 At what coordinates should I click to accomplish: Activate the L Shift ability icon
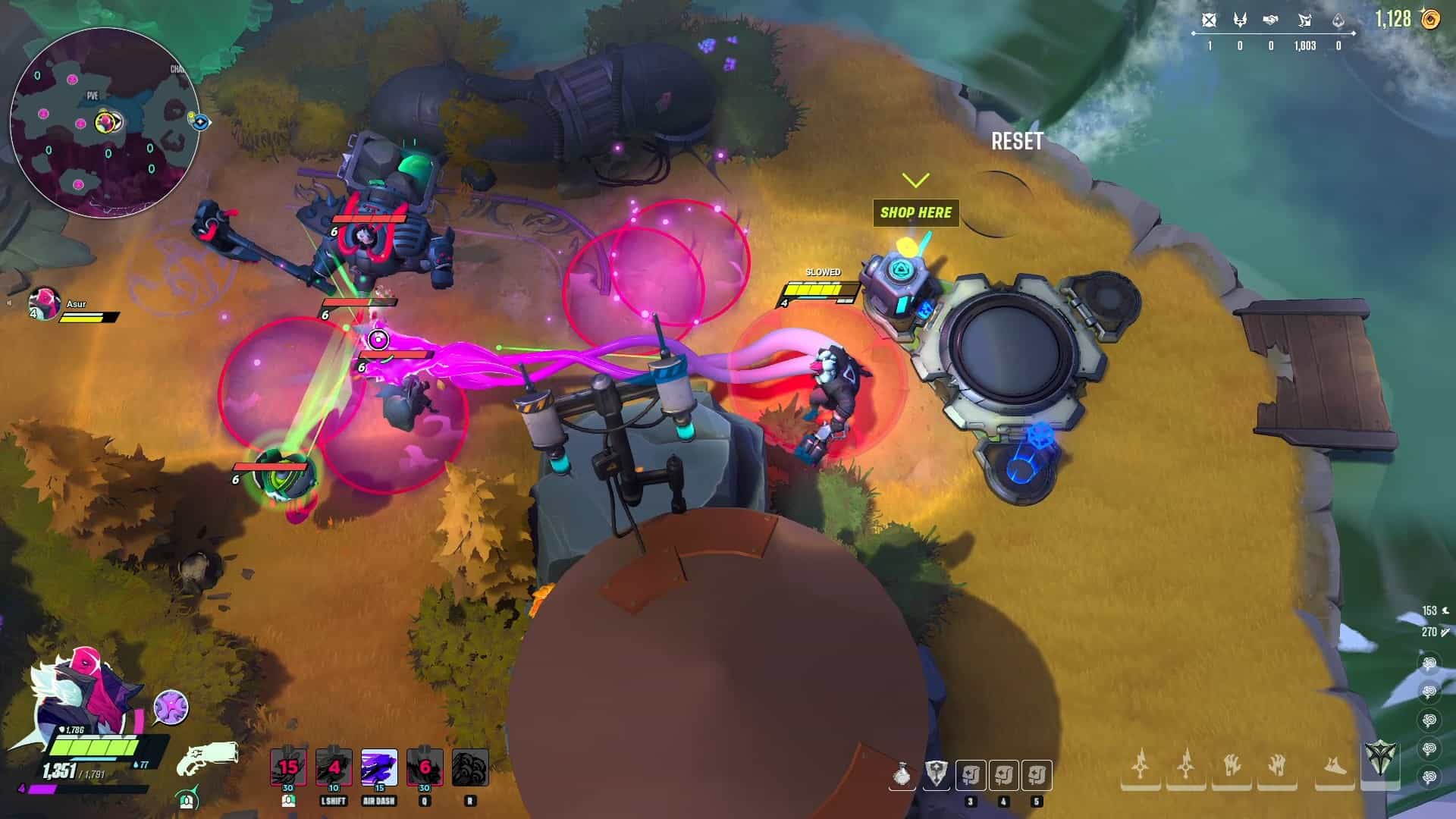334,767
